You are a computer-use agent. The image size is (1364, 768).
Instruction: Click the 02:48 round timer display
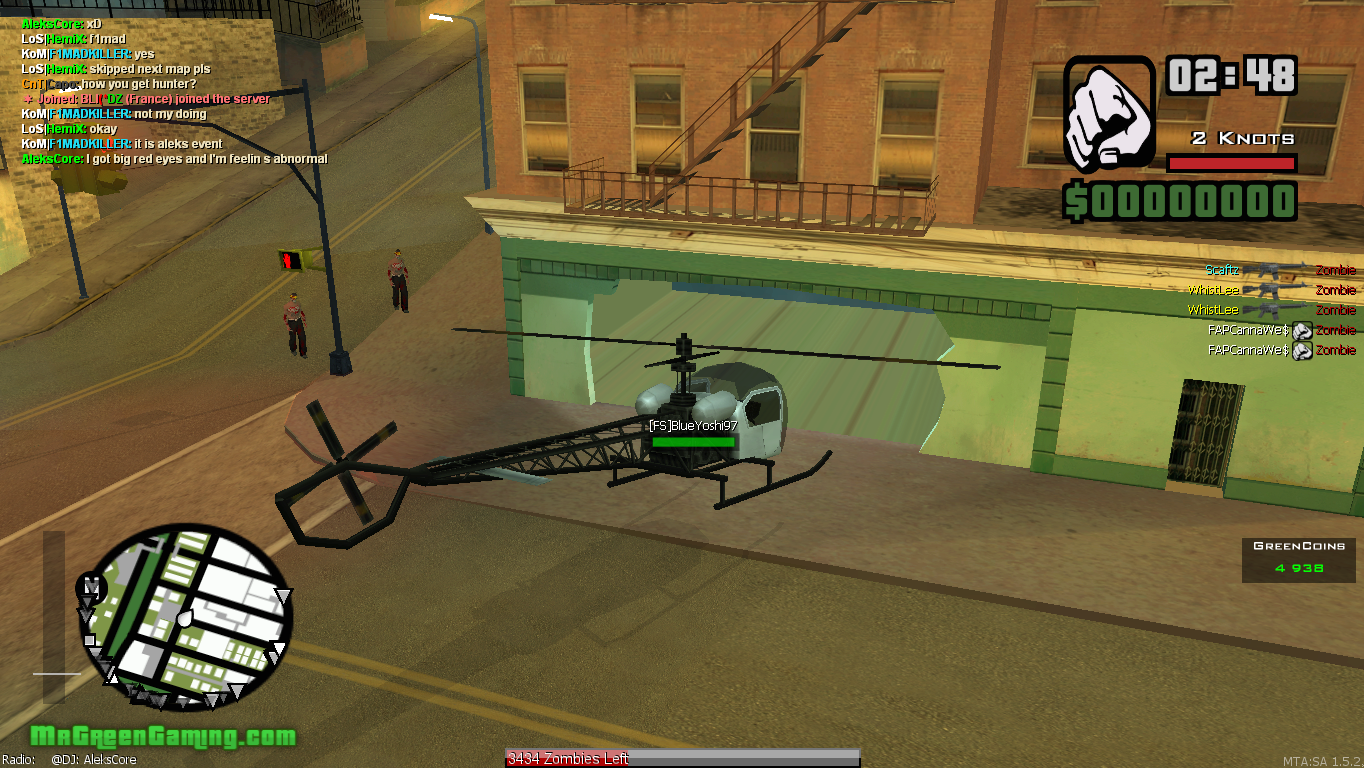1231,76
